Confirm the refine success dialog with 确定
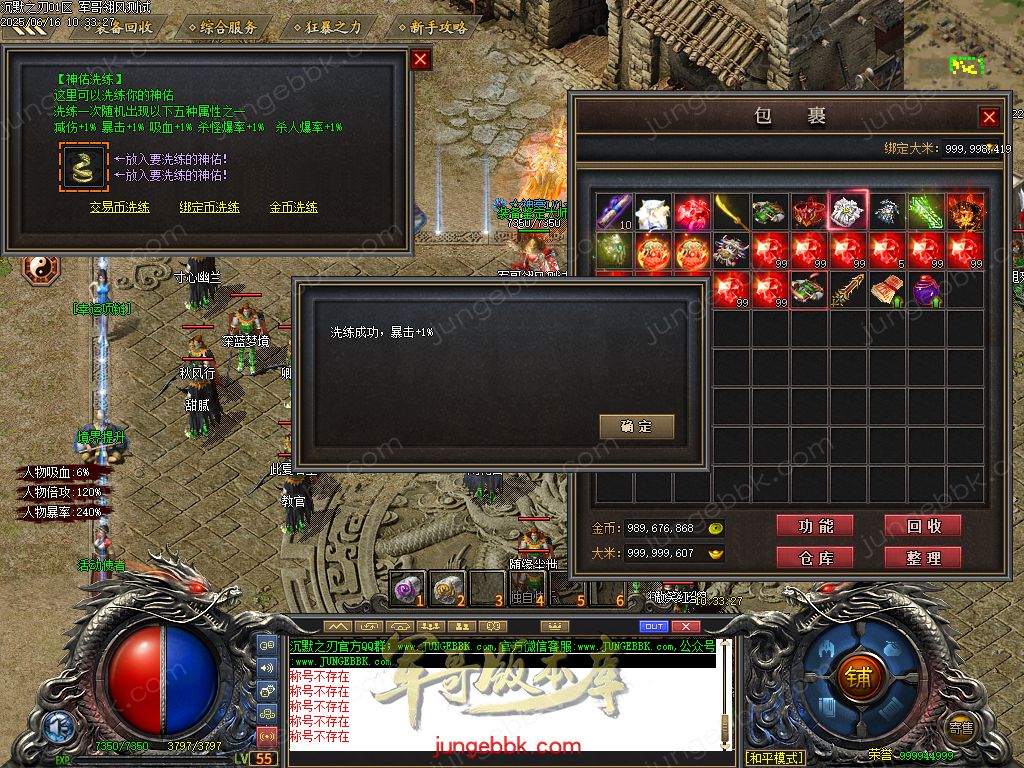The height and width of the screenshot is (768, 1024). pyautogui.click(x=636, y=427)
